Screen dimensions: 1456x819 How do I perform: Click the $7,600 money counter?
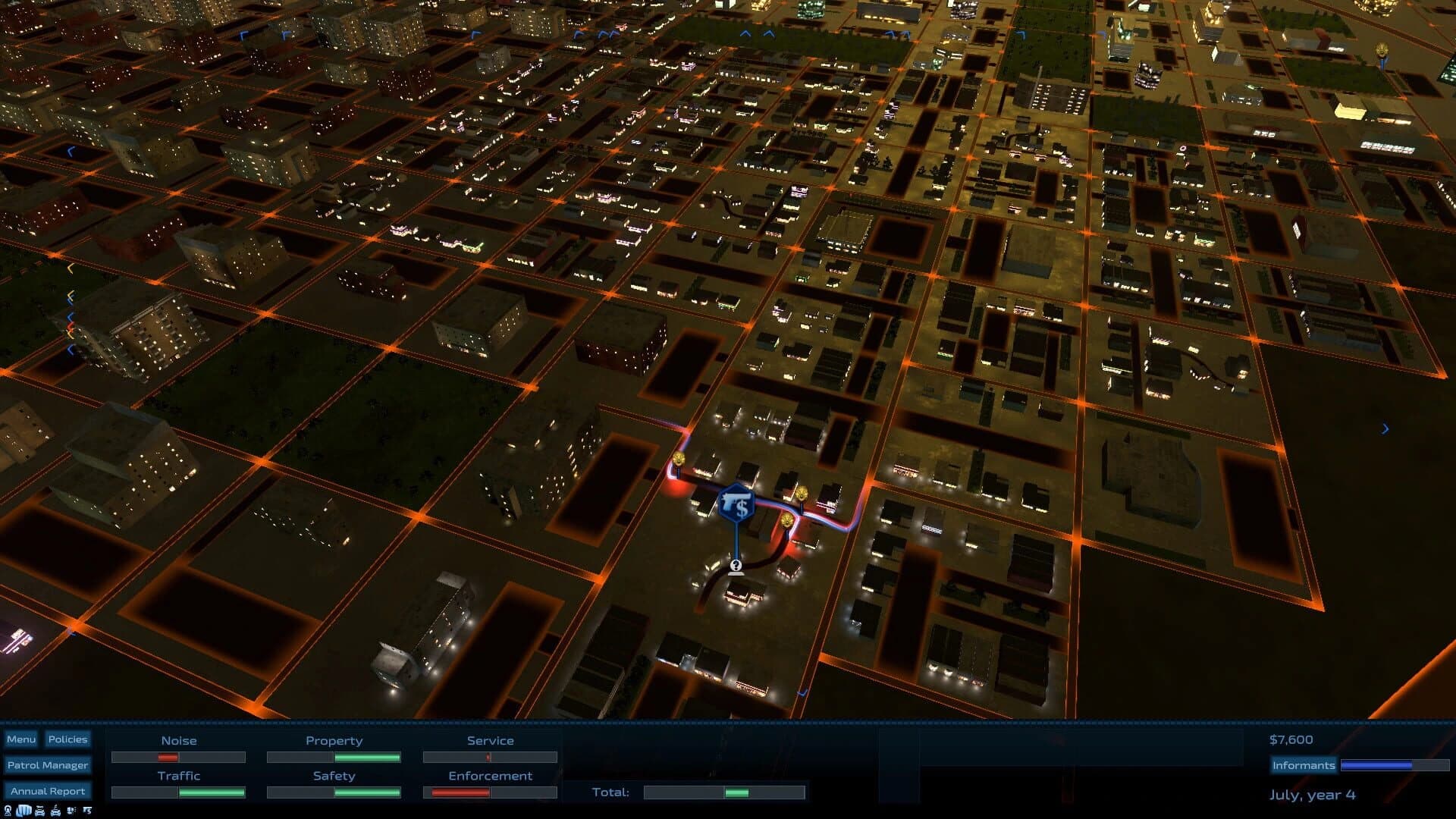[1292, 739]
